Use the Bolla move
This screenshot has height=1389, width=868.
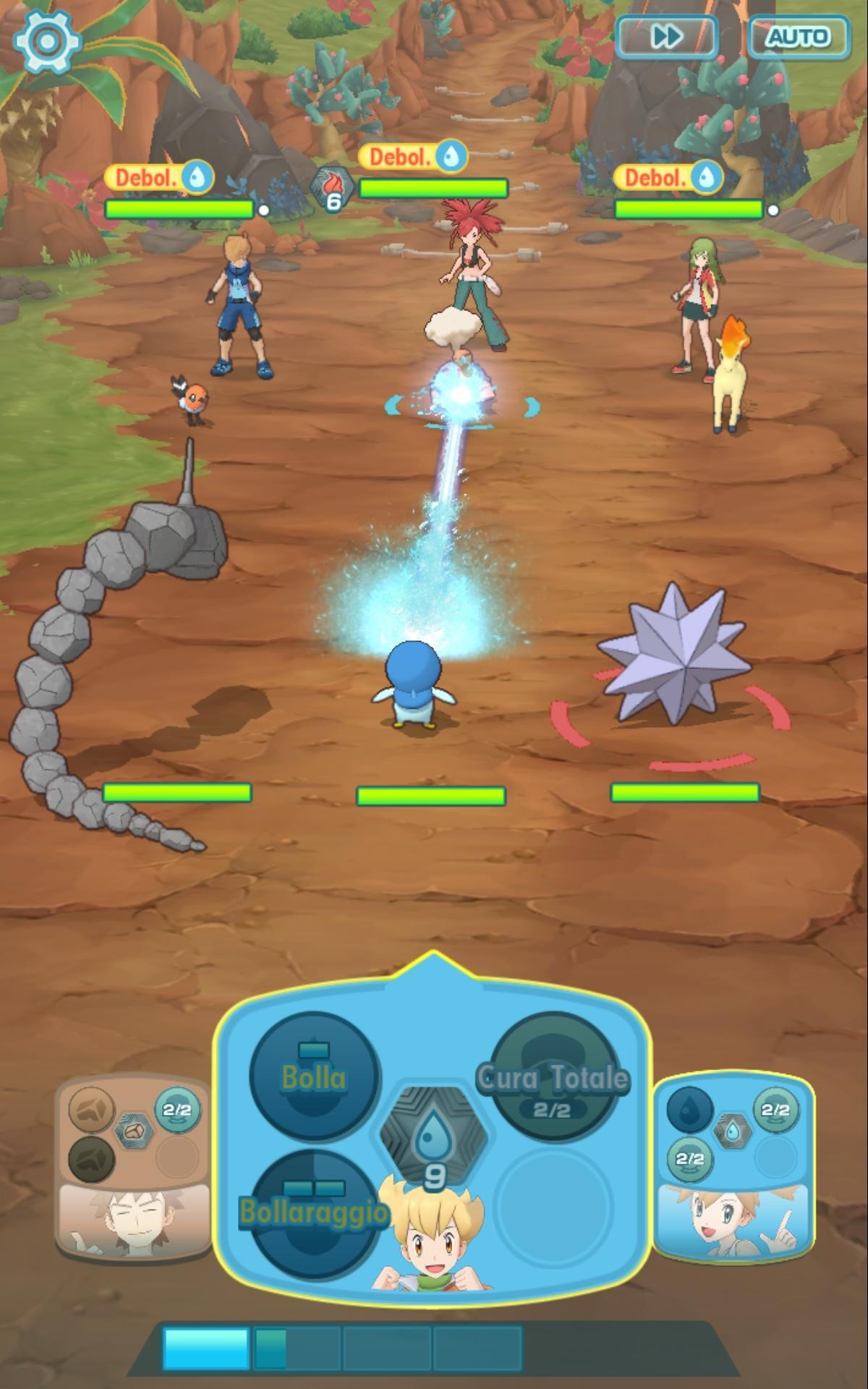[x=314, y=1076]
